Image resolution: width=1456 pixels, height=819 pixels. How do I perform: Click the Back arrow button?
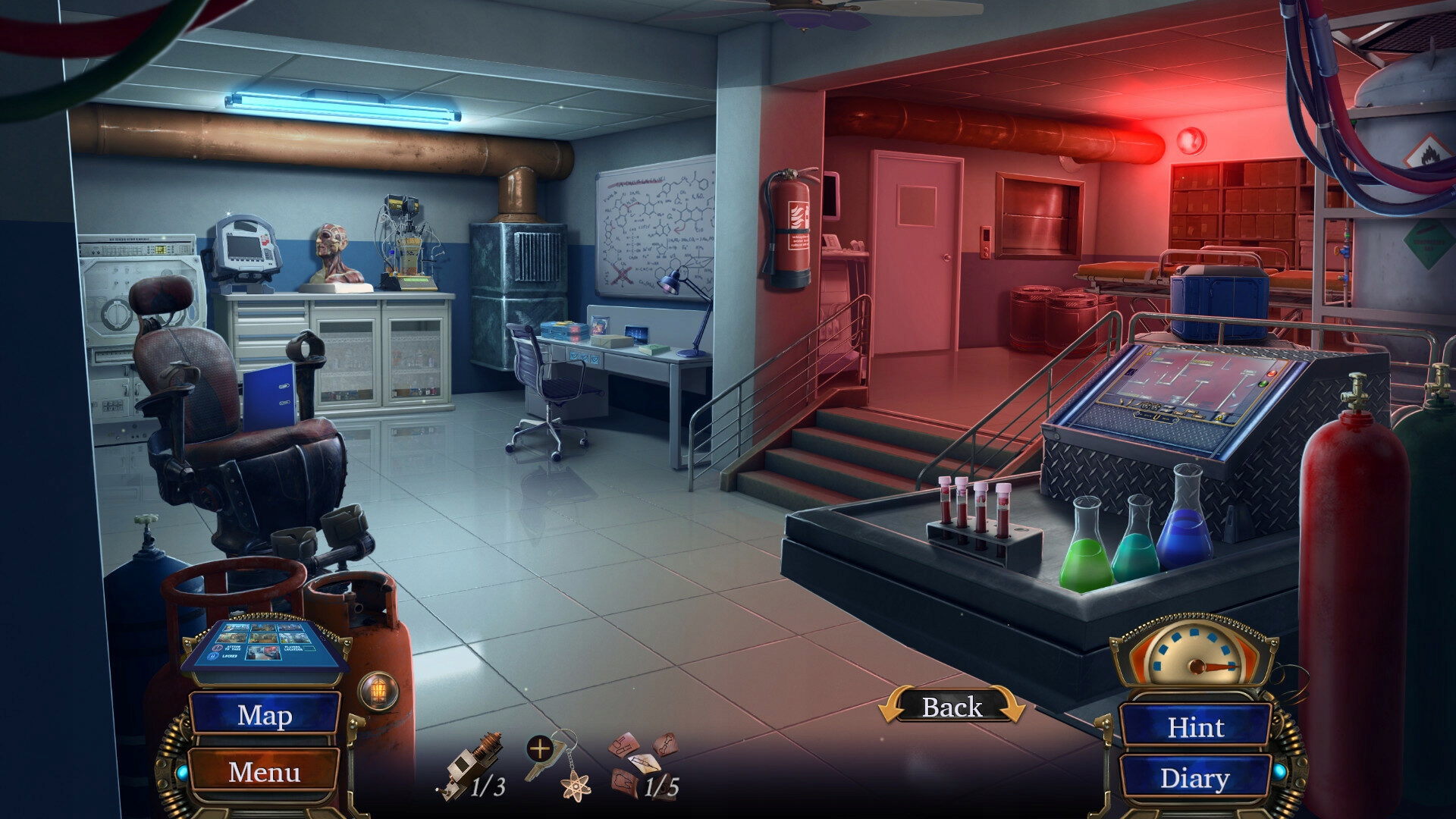tap(952, 707)
